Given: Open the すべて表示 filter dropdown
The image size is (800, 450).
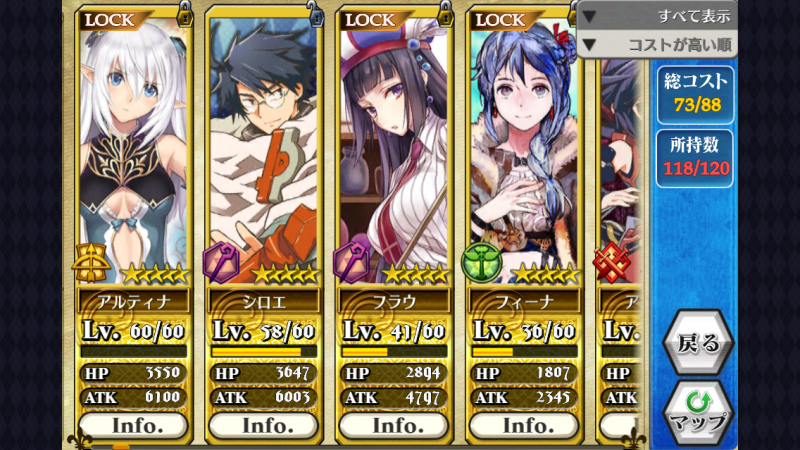Looking at the screenshot, I should 657,16.
